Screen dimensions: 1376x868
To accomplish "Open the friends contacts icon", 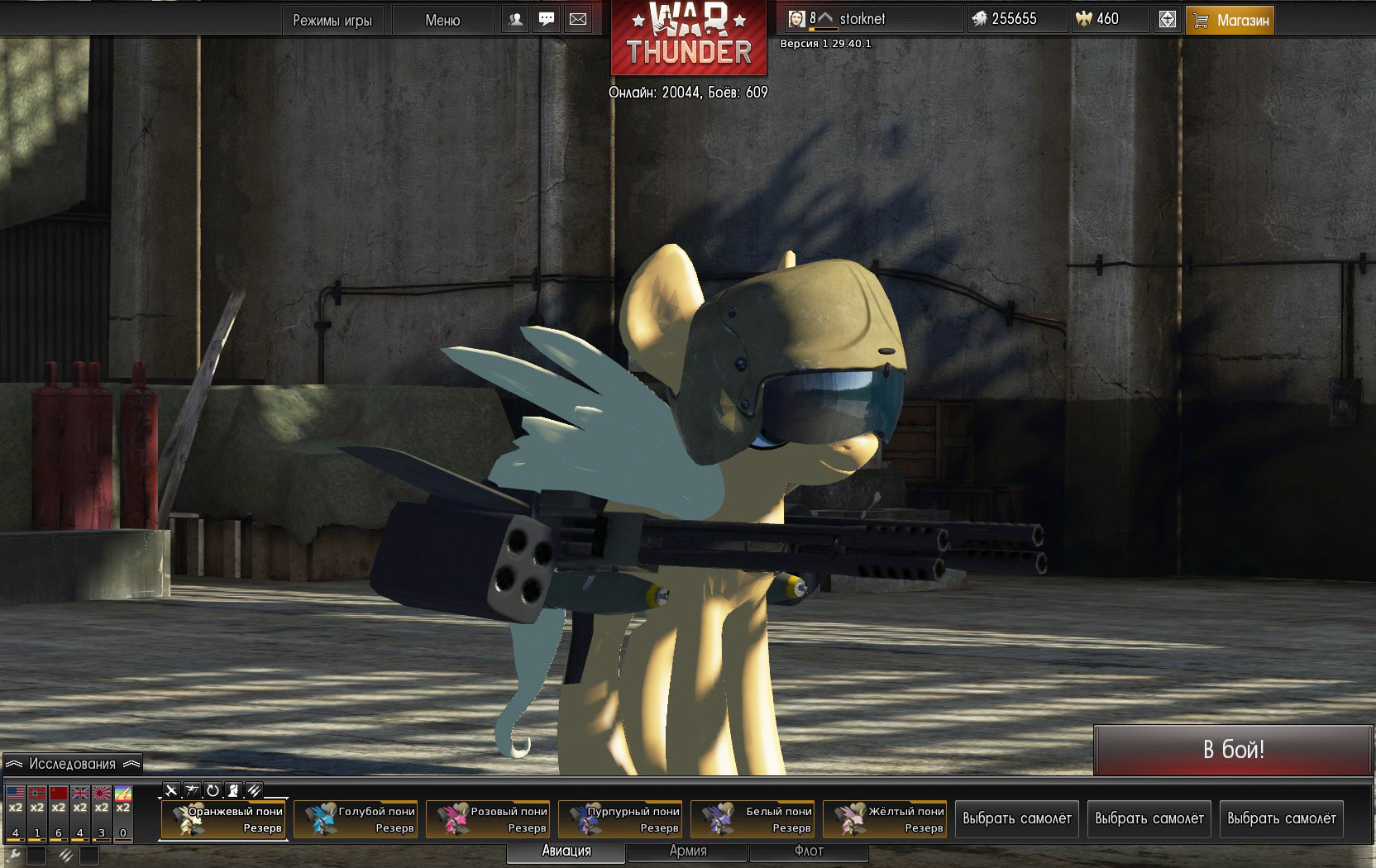I will (x=516, y=19).
